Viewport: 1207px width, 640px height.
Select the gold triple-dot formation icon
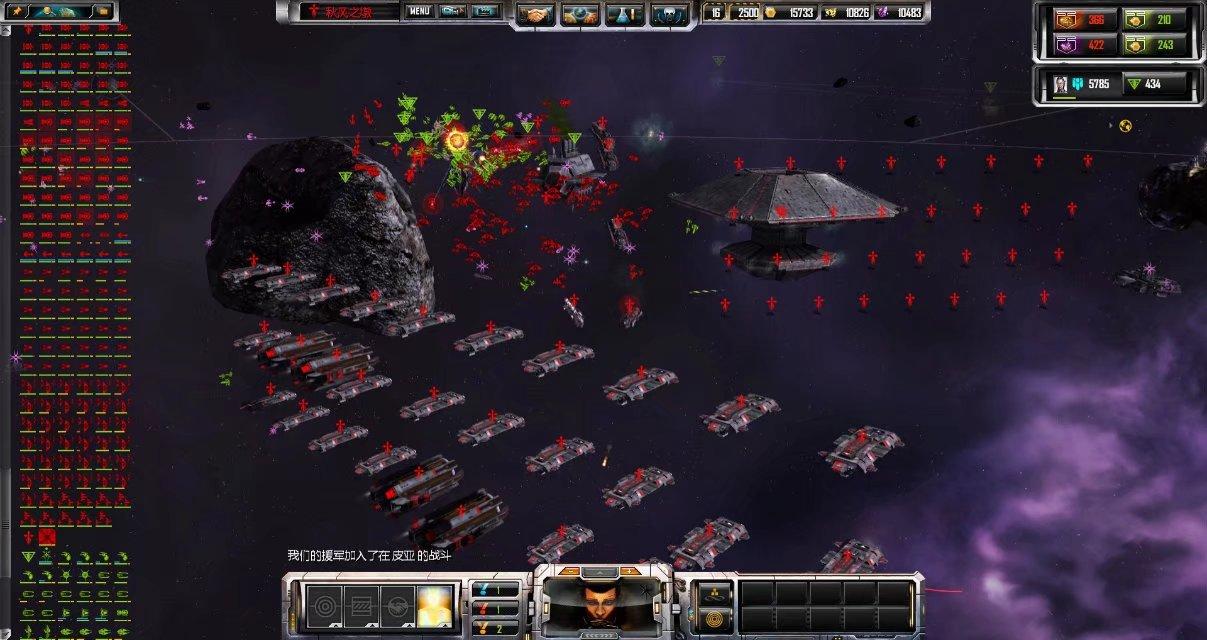711,592
